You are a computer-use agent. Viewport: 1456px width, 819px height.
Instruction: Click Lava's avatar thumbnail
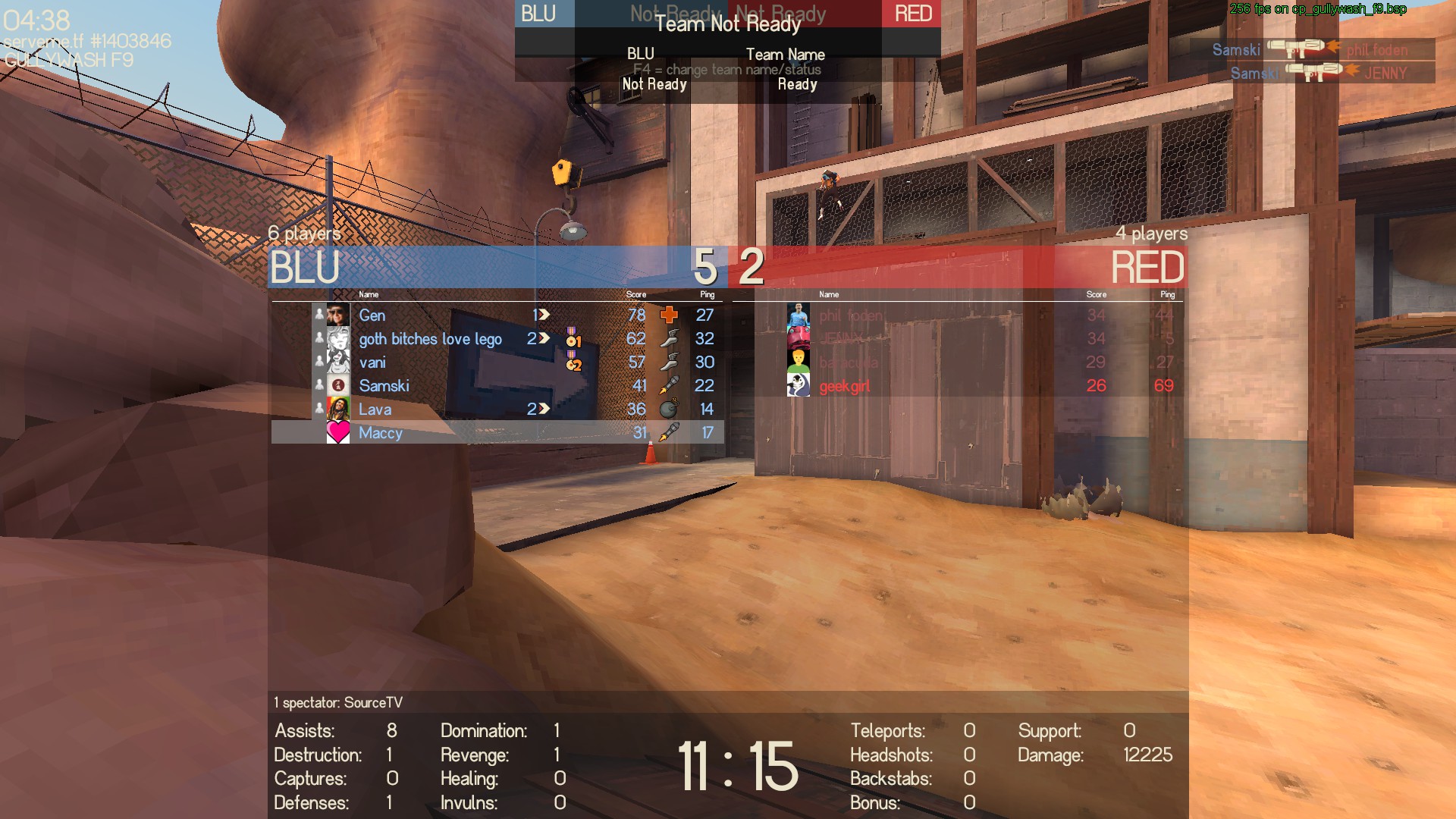coord(338,409)
